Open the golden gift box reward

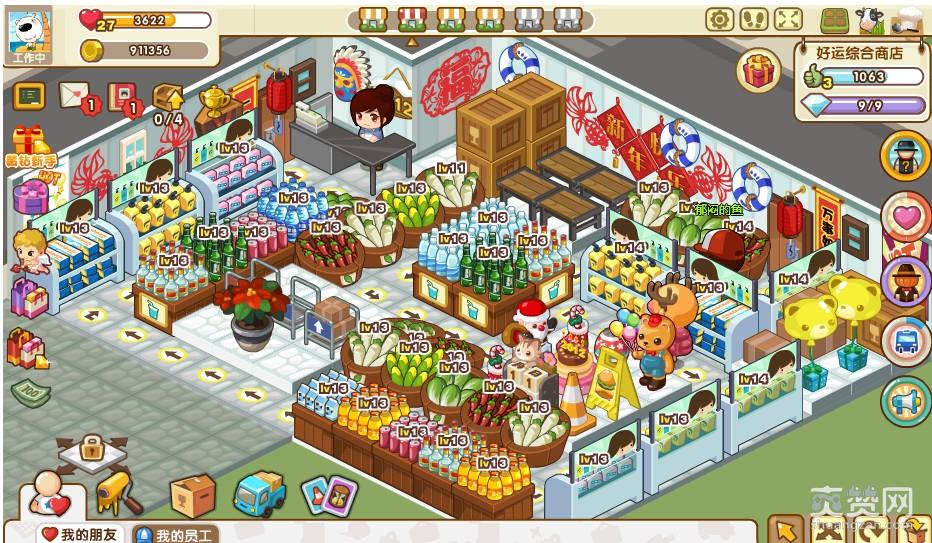point(760,71)
